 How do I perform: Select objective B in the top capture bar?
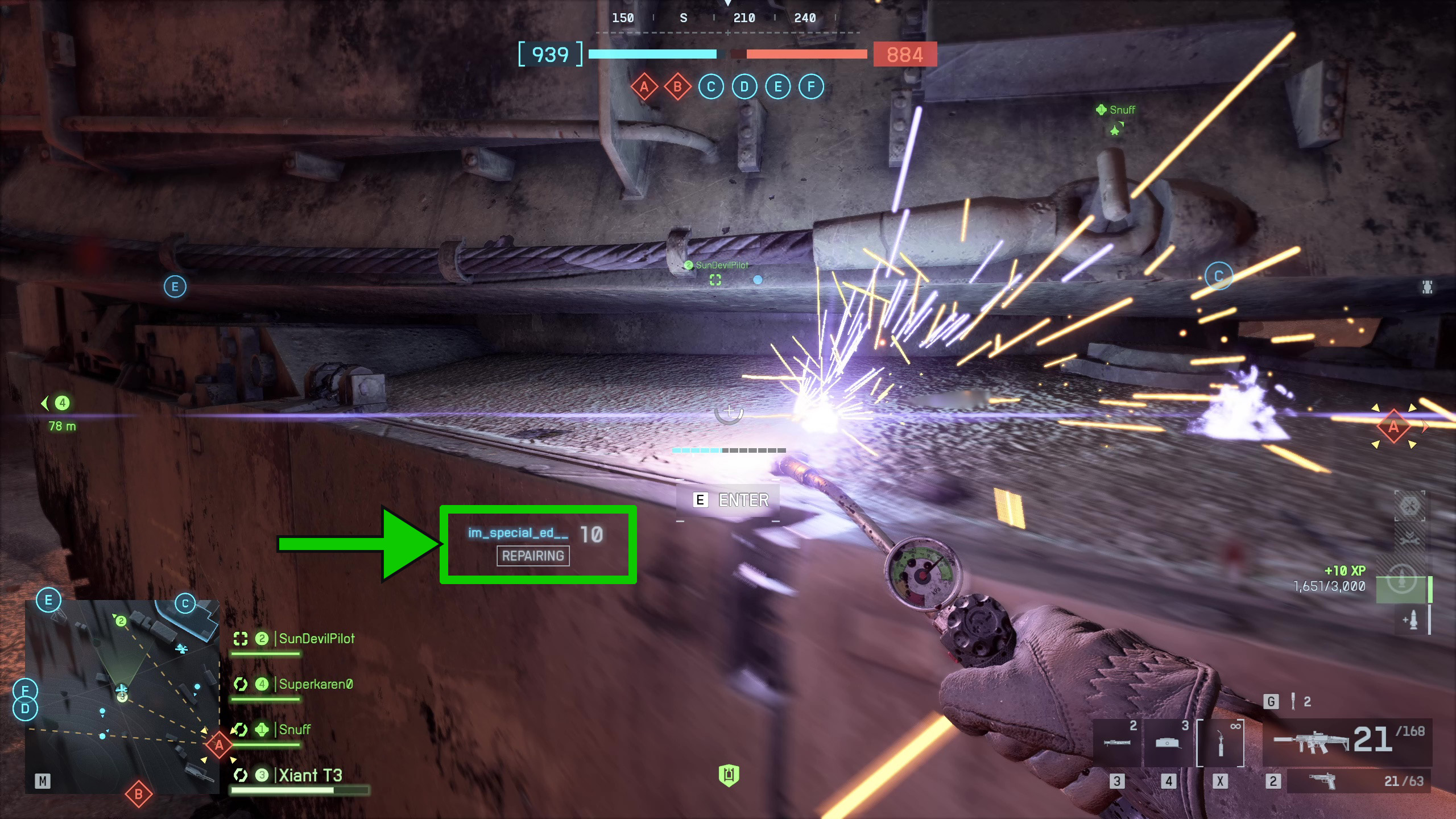click(677, 87)
